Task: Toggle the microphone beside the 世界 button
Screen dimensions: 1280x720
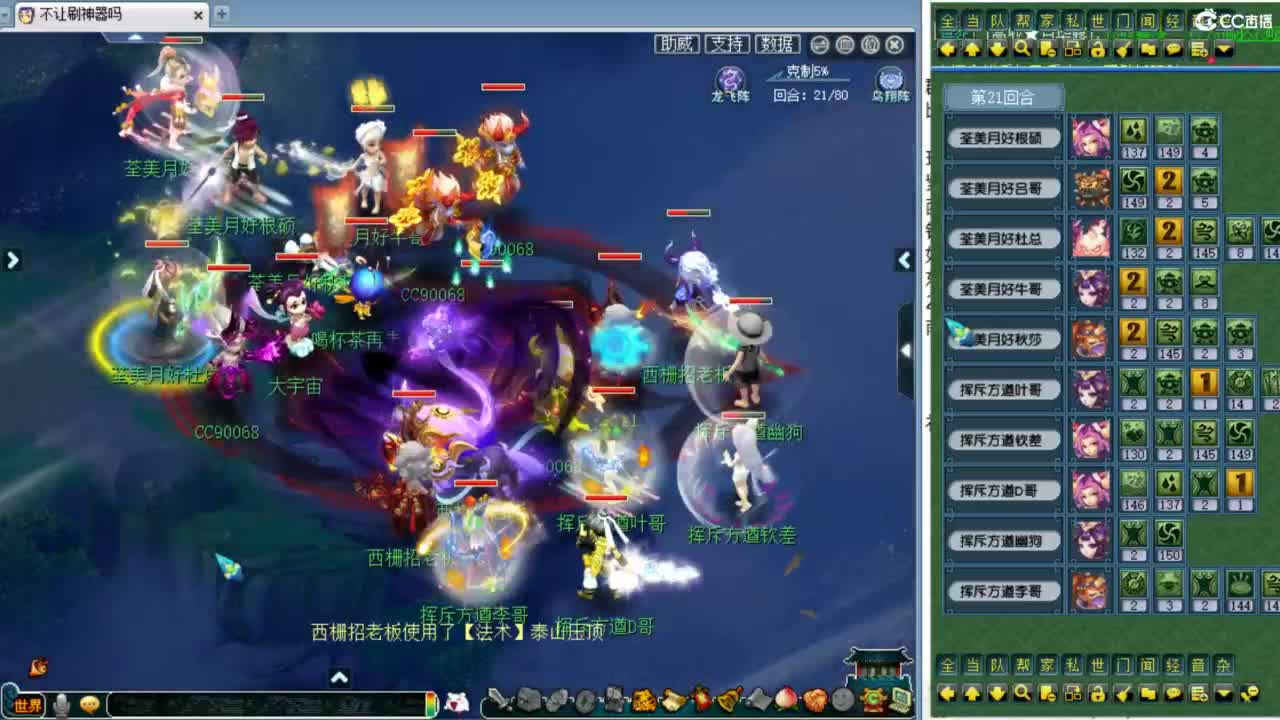Action: pyautogui.click(x=60, y=701)
